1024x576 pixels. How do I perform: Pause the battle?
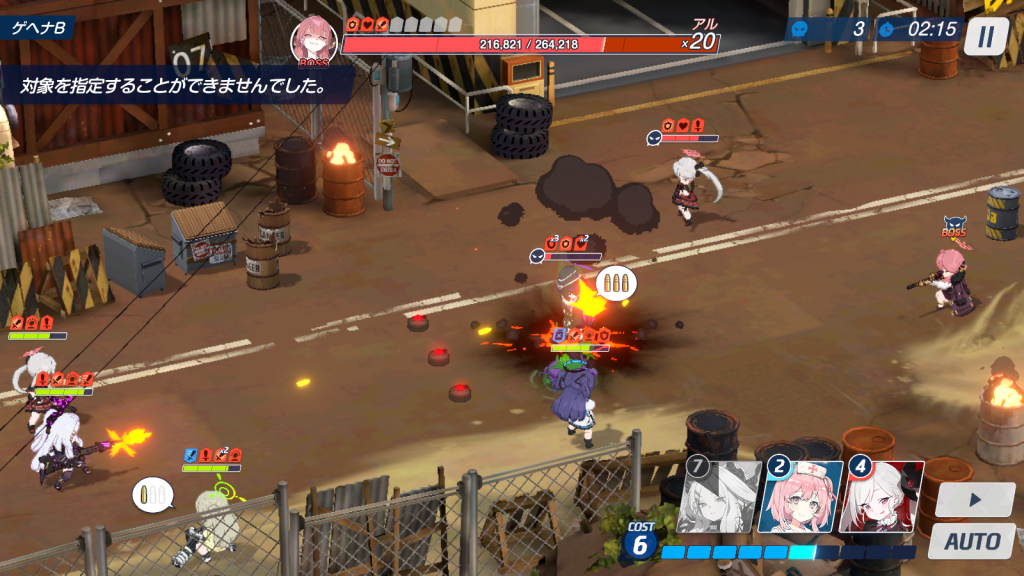tap(985, 37)
